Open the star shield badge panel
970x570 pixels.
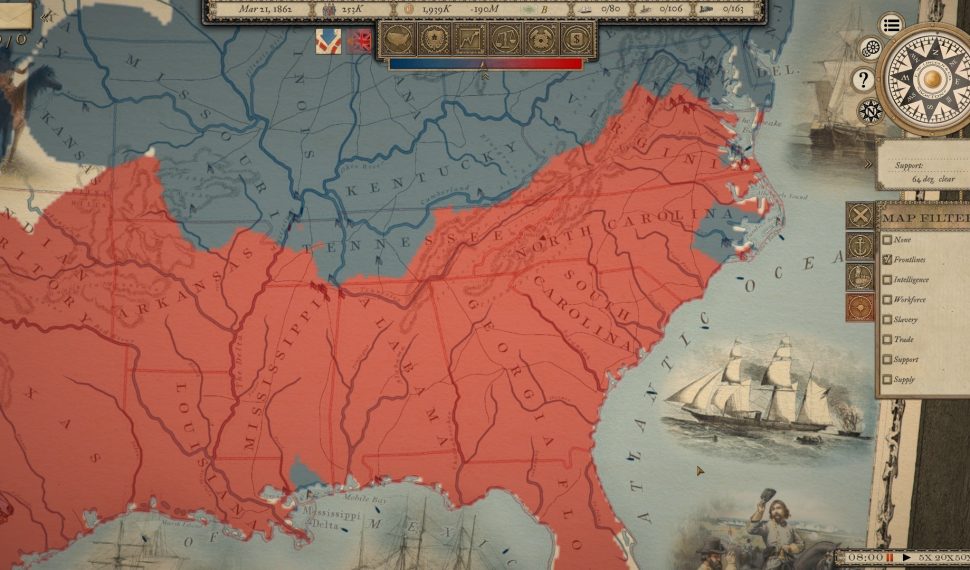[x=435, y=39]
